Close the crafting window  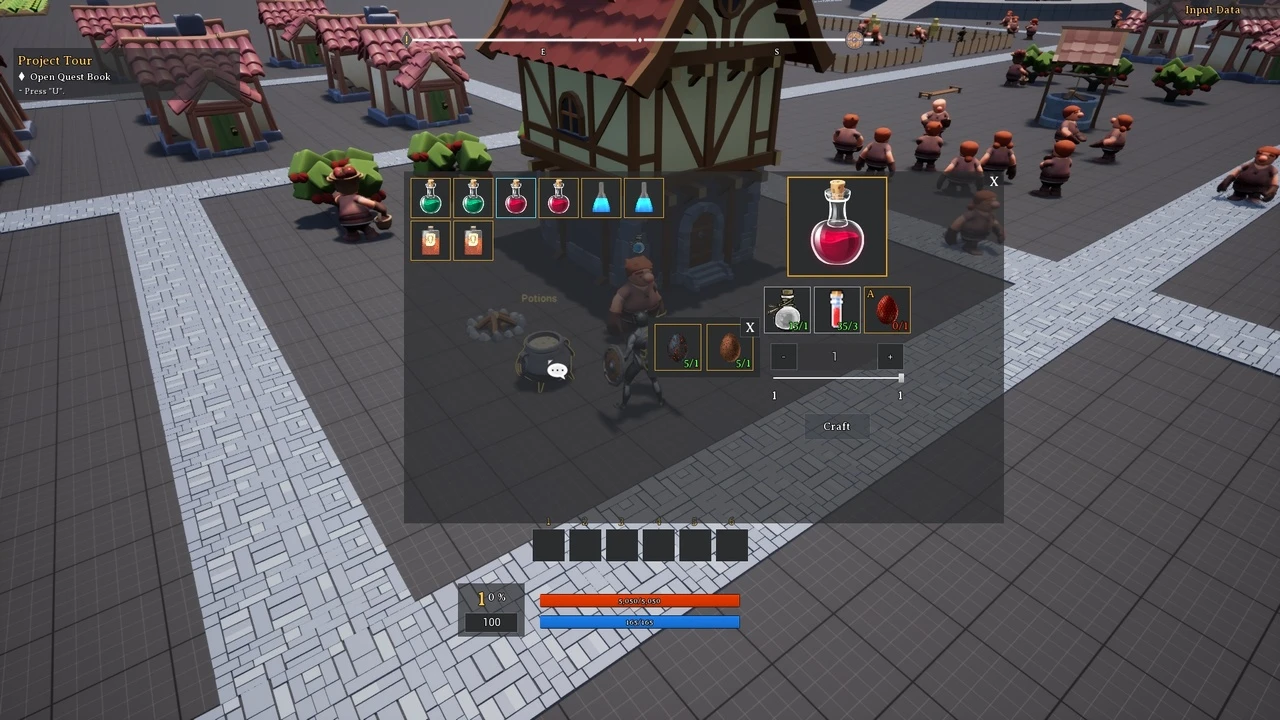pyautogui.click(x=994, y=182)
